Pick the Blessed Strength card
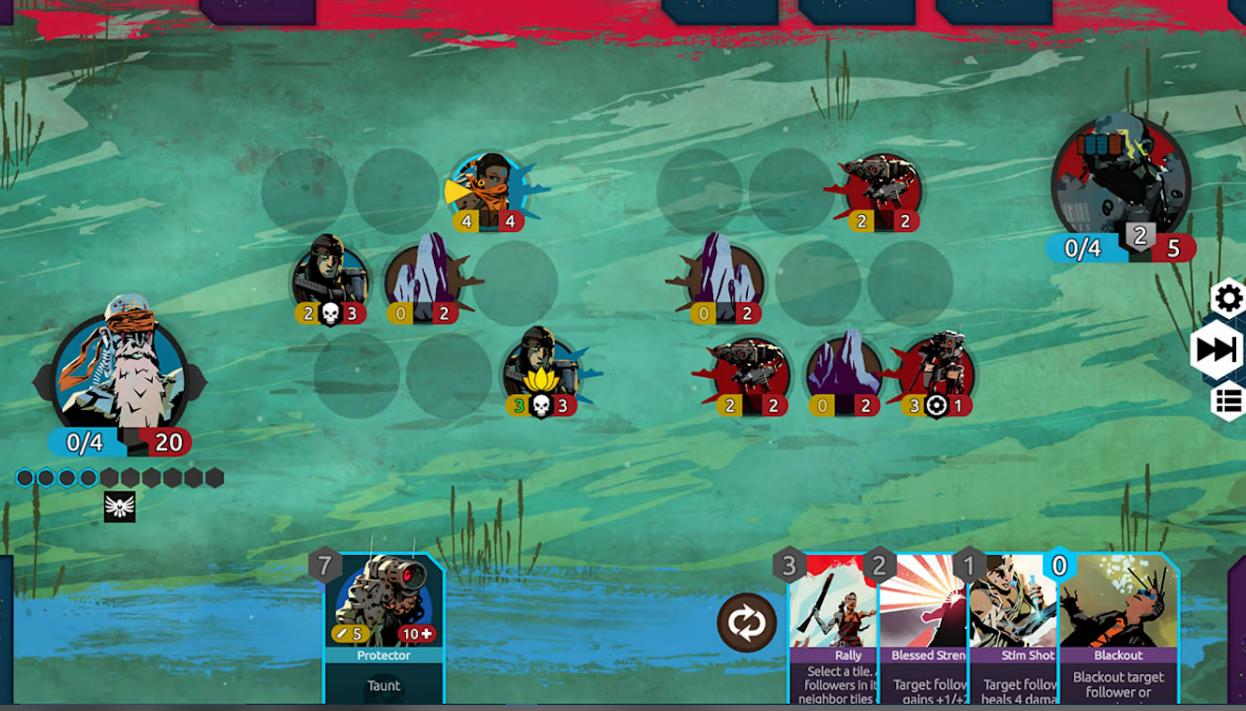The height and width of the screenshot is (711, 1246). pos(924,630)
